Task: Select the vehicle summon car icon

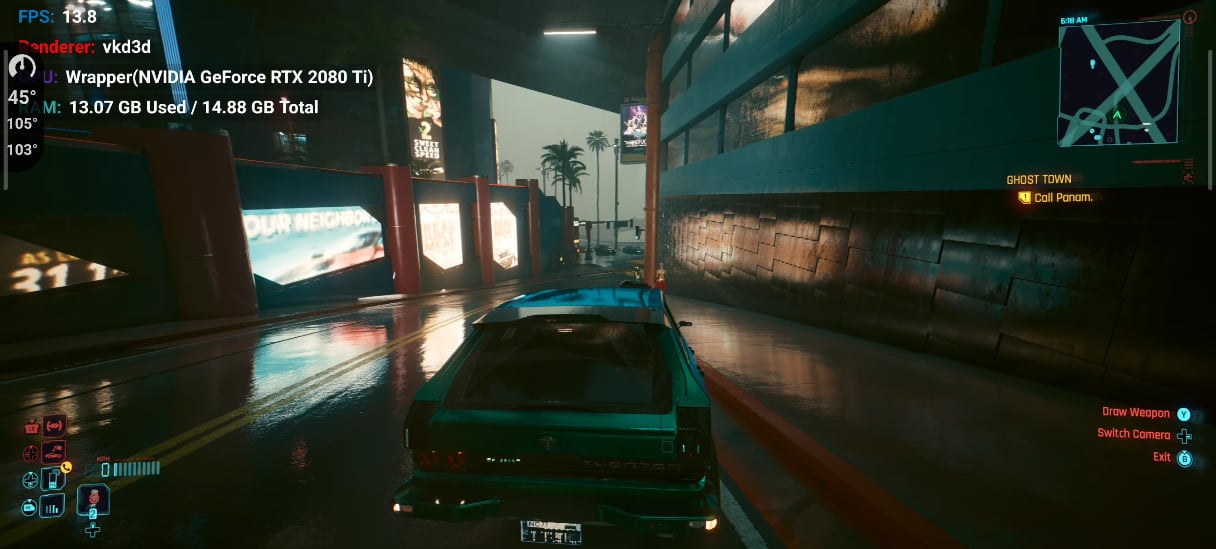Action: click(x=54, y=452)
